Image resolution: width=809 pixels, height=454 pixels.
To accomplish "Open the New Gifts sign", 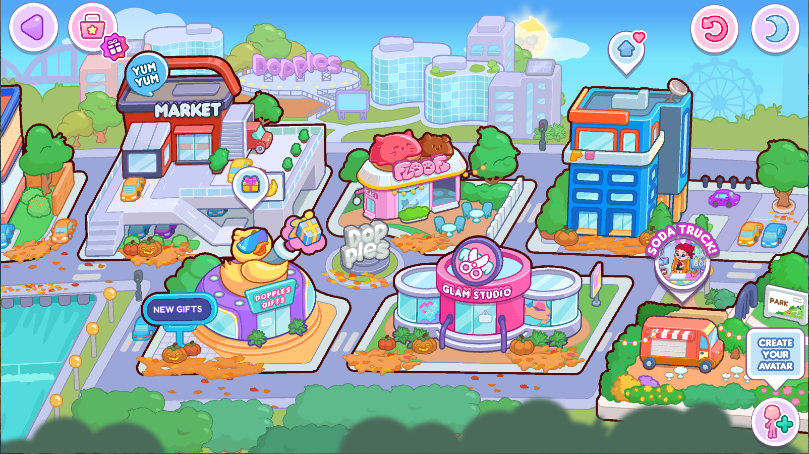I will click(179, 309).
